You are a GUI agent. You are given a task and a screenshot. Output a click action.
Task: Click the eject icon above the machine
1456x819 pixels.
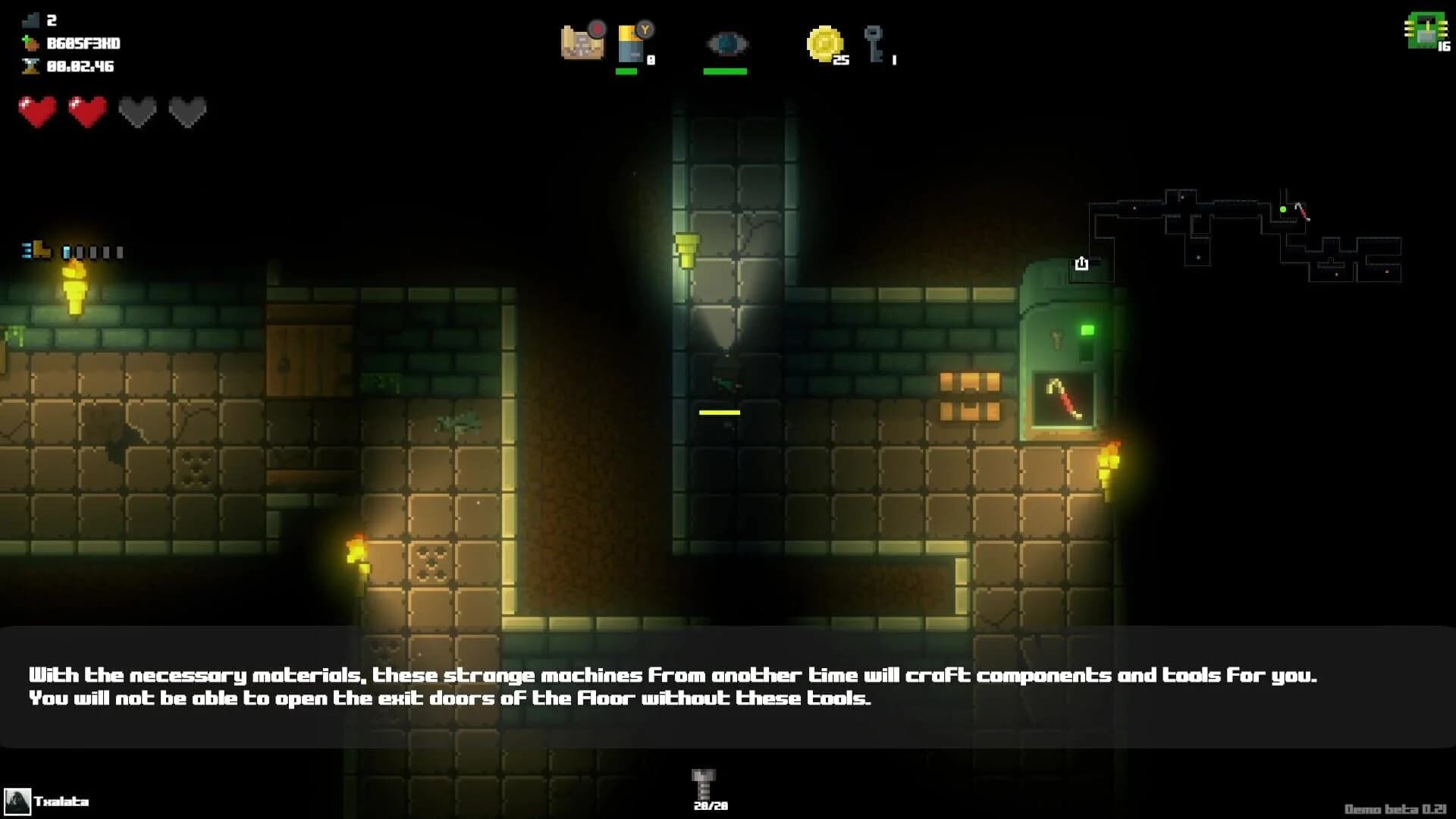click(x=1081, y=264)
